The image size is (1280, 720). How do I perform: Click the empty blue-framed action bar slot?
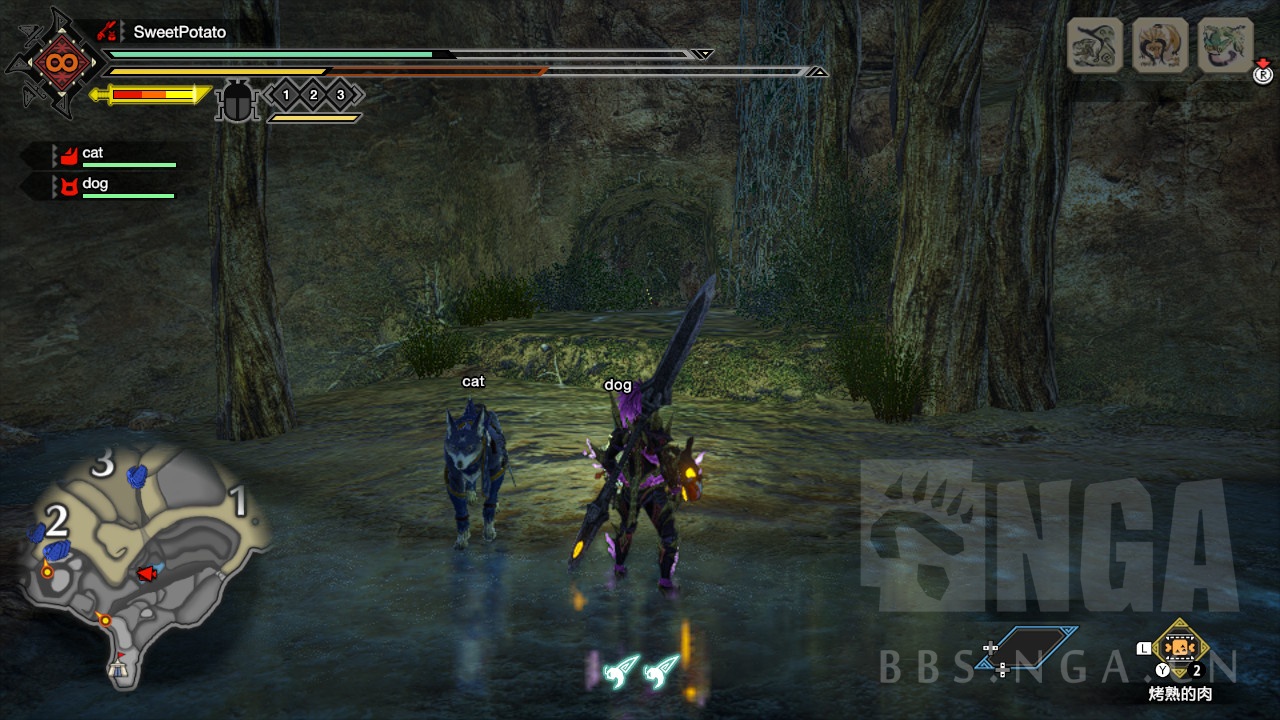coord(1040,647)
